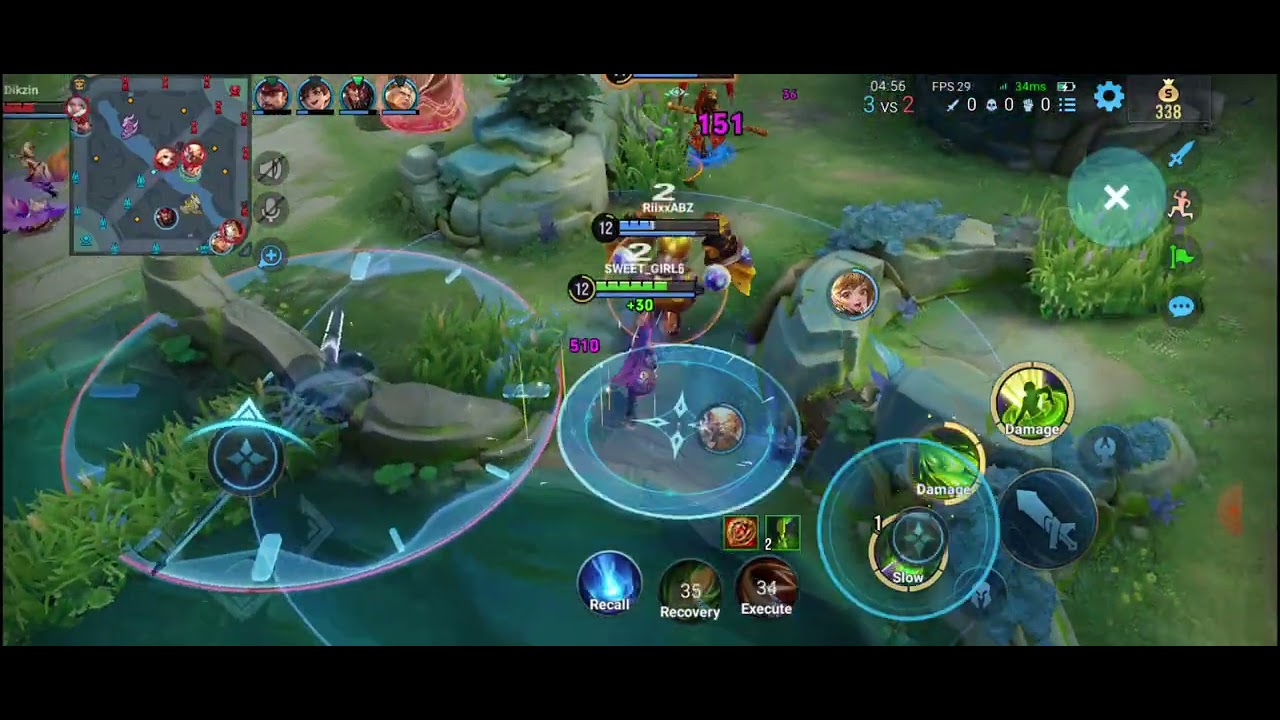The height and width of the screenshot is (720, 1280).
Task: Open the shop via the gold bag
Action: click(x=1168, y=100)
